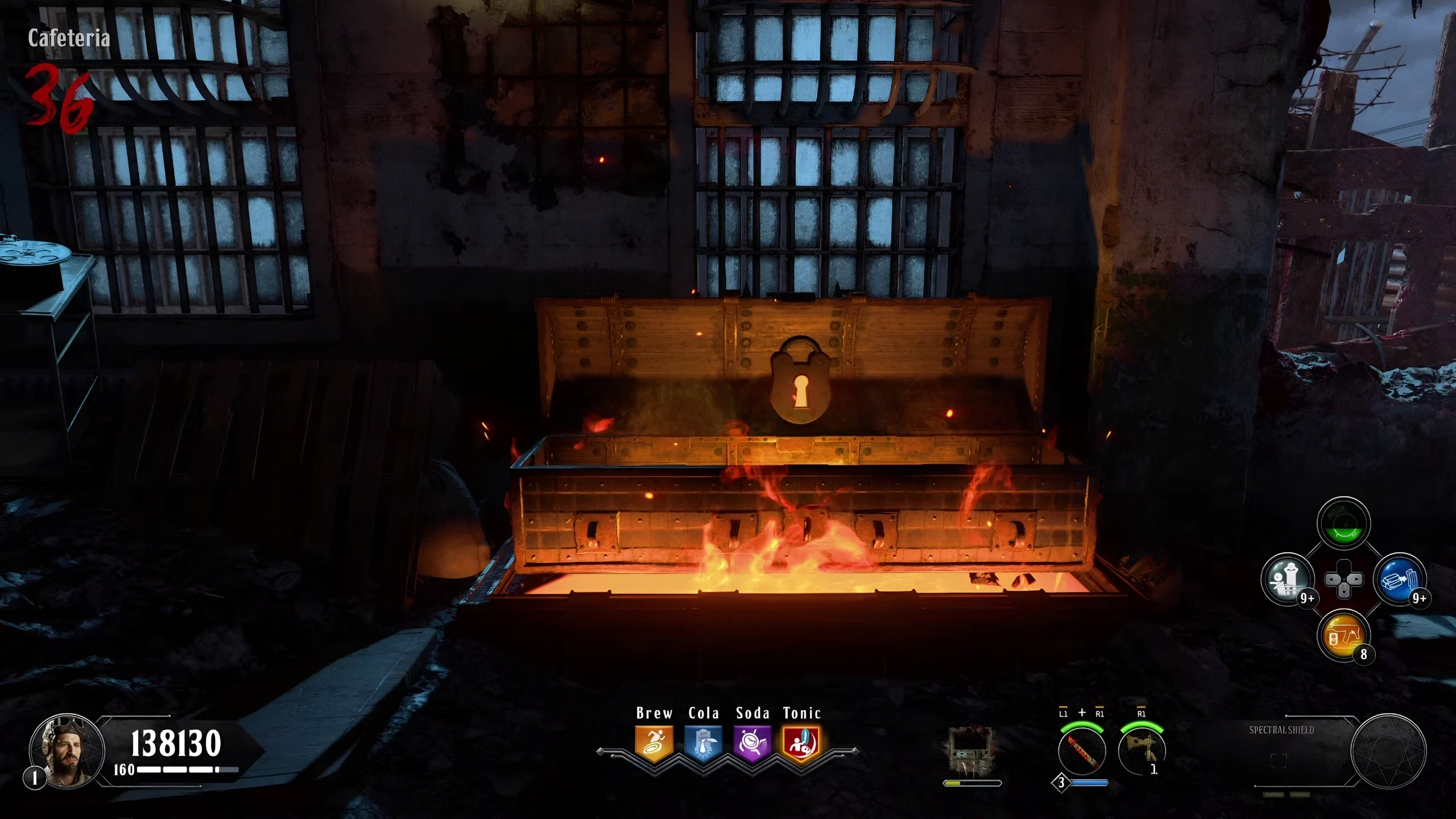Activate the orange gun elixir
This screenshot has width=1456, height=819.
(1343, 635)
